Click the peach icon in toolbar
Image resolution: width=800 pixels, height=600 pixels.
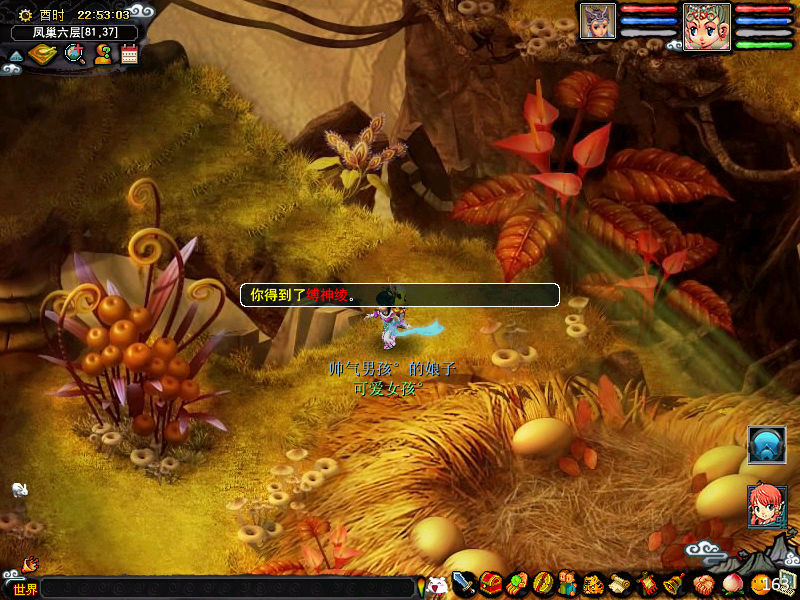click(730, 583)
